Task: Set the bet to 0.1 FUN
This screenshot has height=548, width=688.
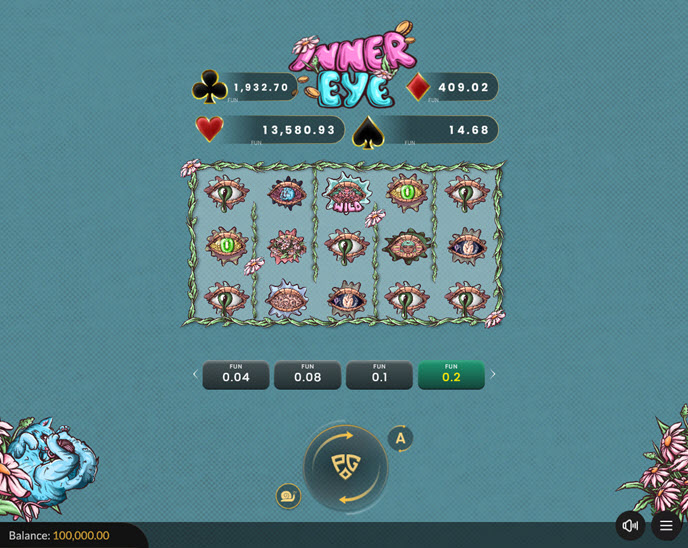Action: tap(379, 375)
